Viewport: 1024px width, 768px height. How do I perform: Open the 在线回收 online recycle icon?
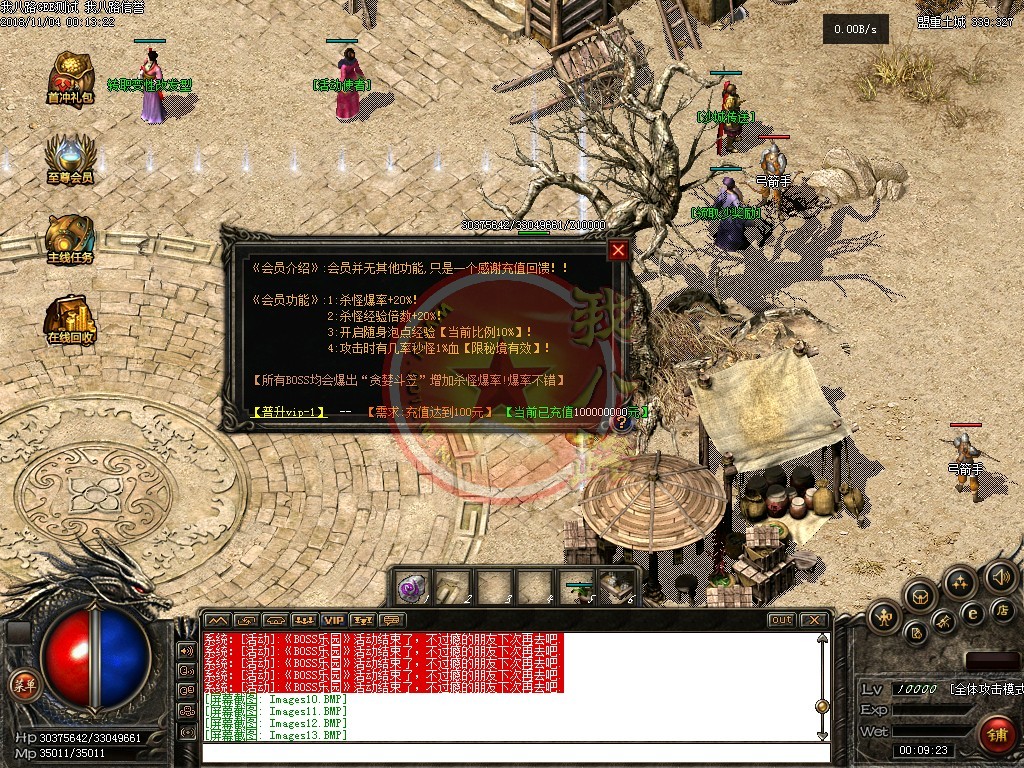coord(70,318)
